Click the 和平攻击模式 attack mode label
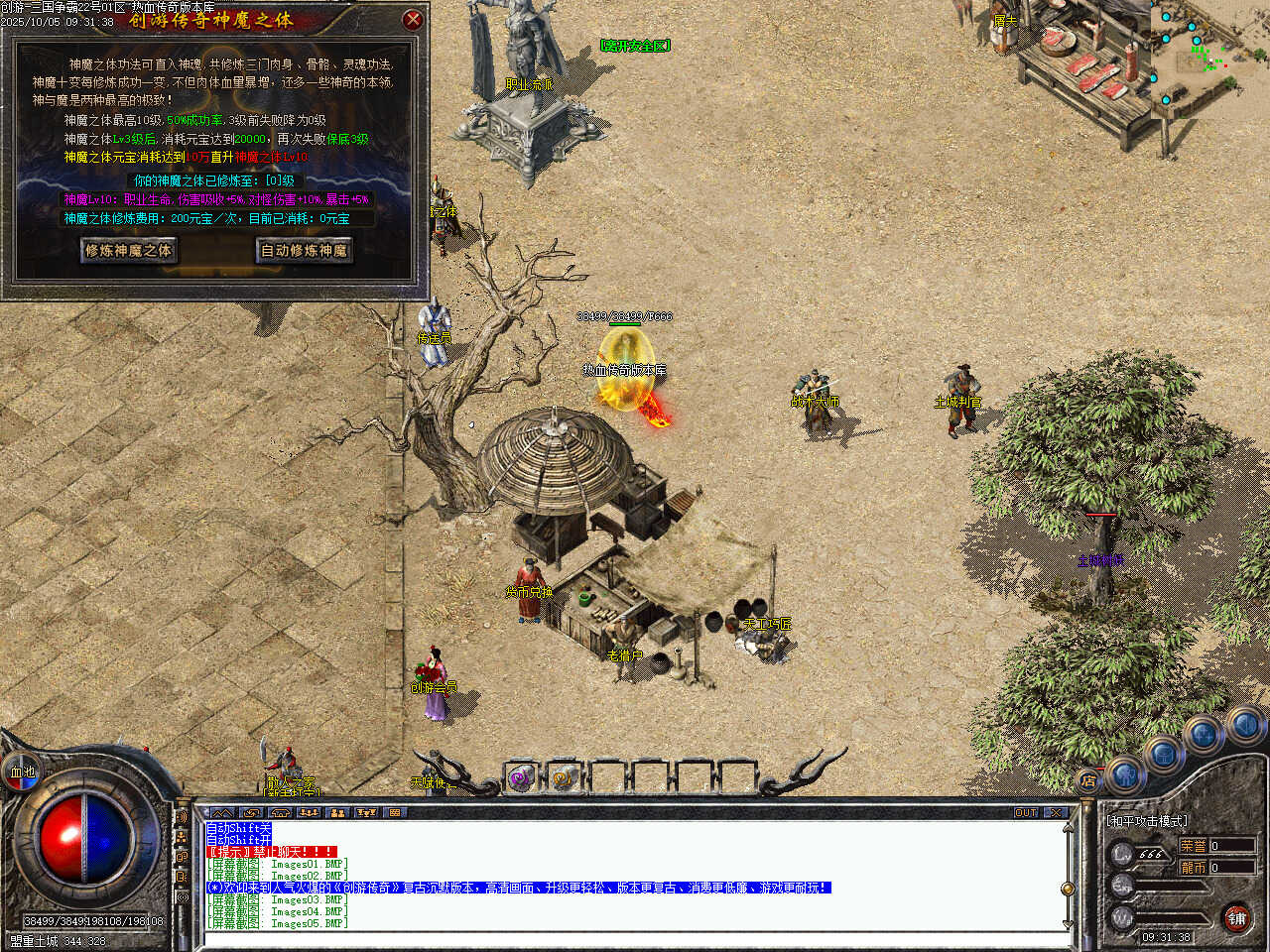The width and height of the screenshot is (1270, 952). tap(1147, 821)
